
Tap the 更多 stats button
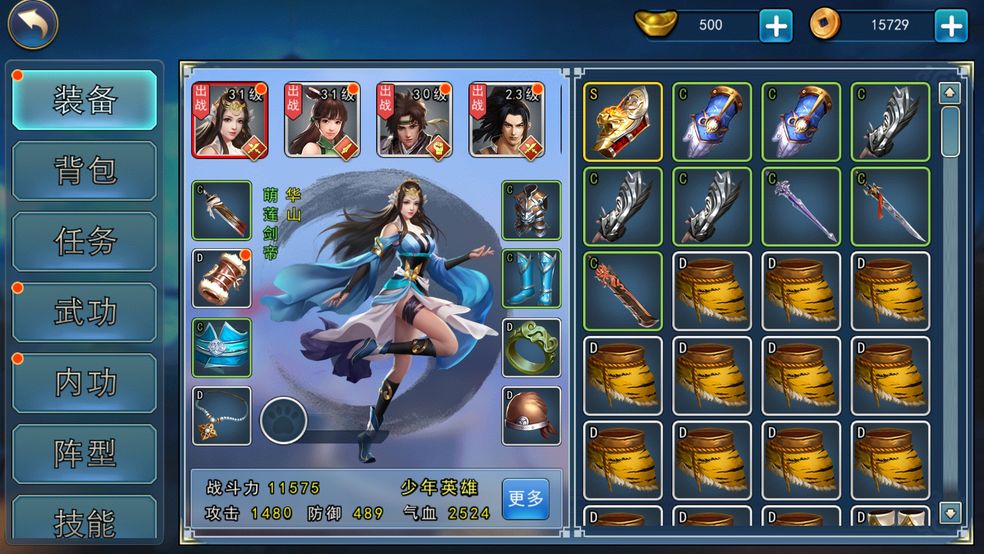tap(525, 498)
